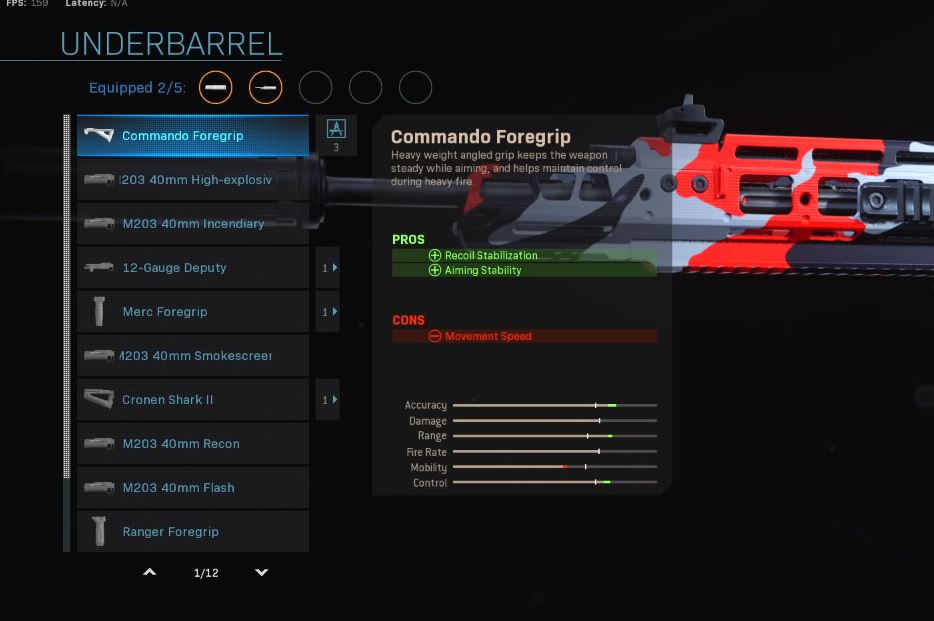Expand the variant arrow next to Merc Foregrip
The height and width of the screenshot is (621, 934).
[x=329, y=312]
